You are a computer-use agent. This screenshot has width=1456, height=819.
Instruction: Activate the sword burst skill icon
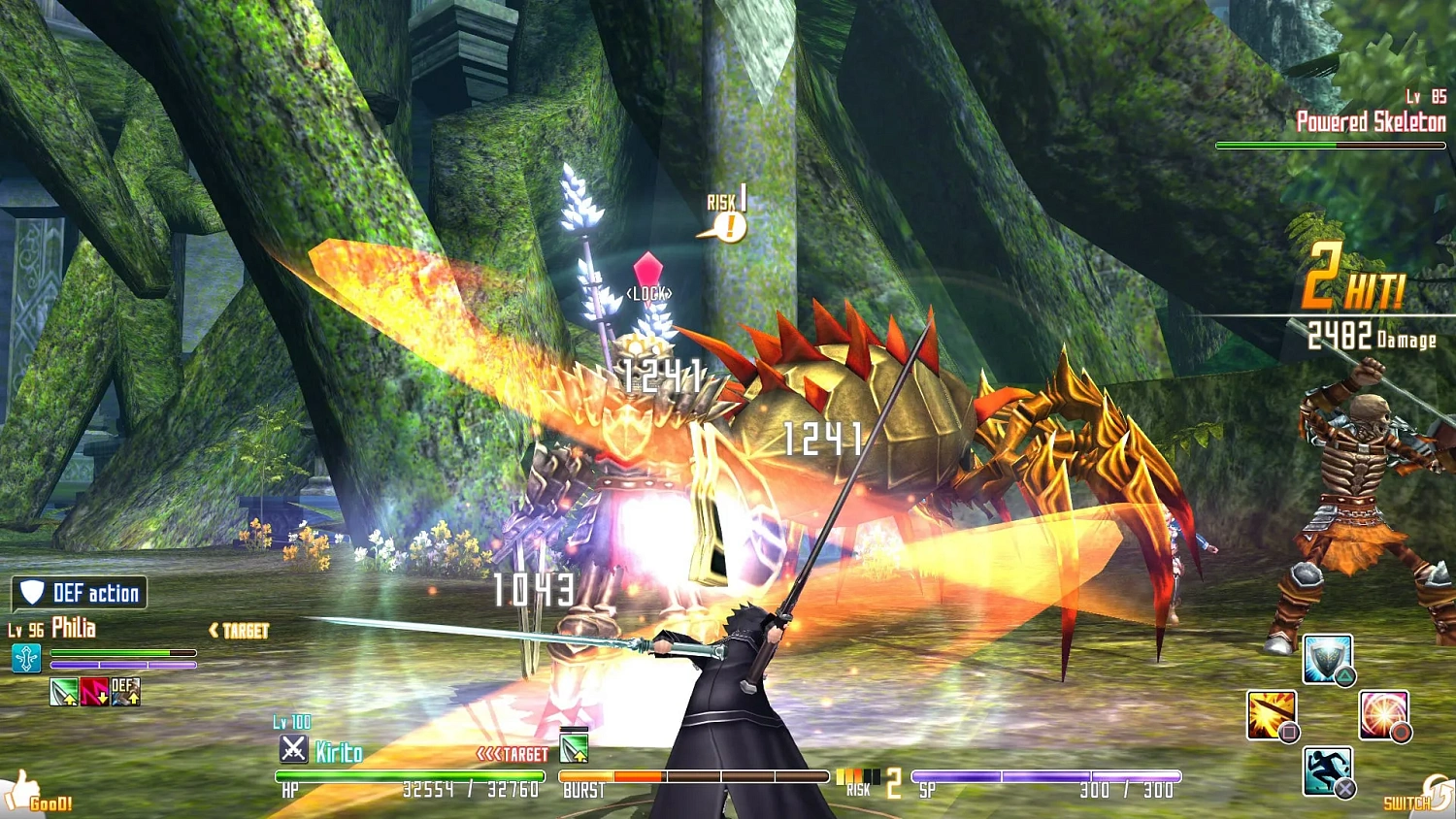(1274, 715)
